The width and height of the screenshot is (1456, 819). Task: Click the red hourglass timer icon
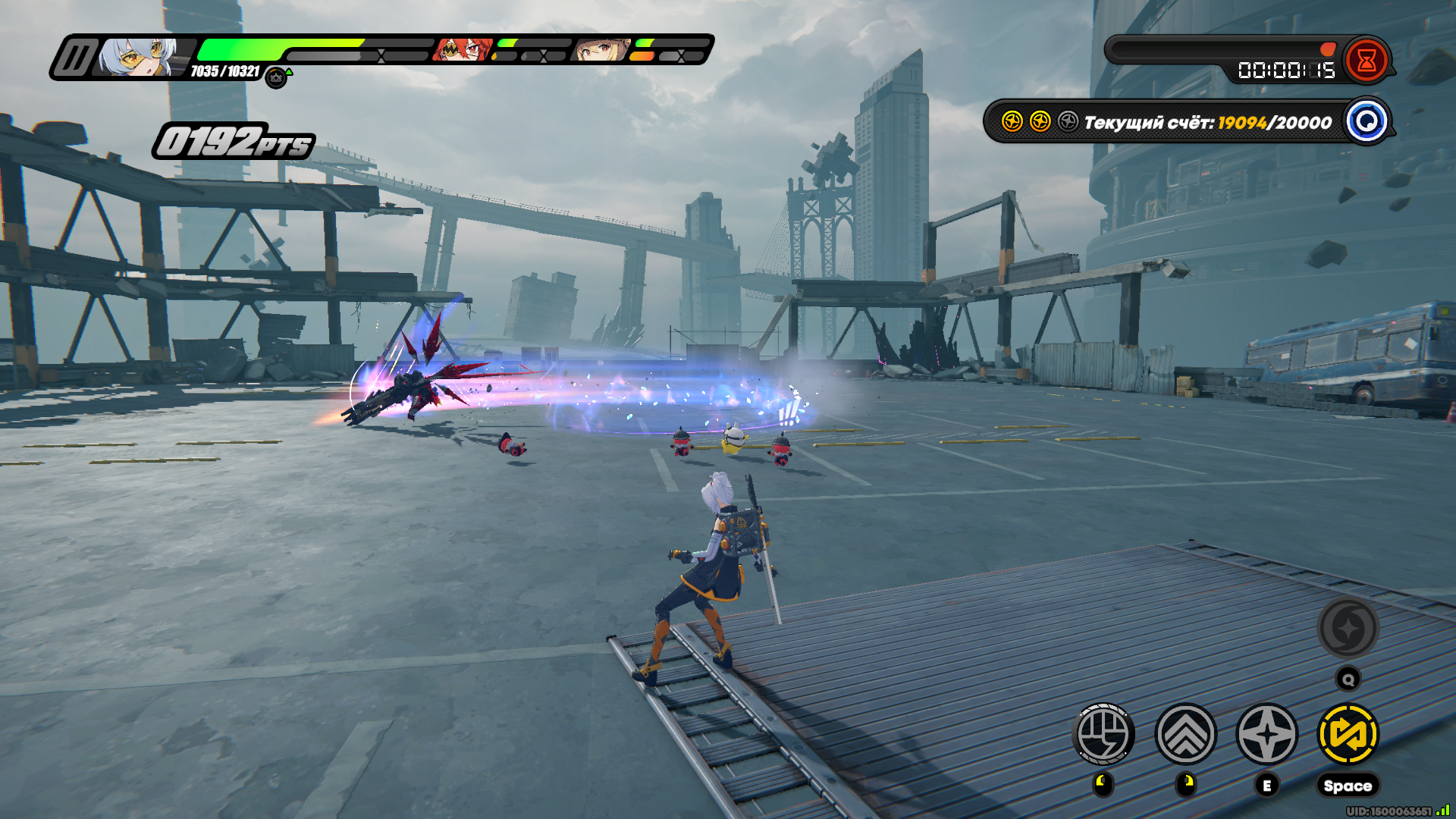[x=1367, y=61]
